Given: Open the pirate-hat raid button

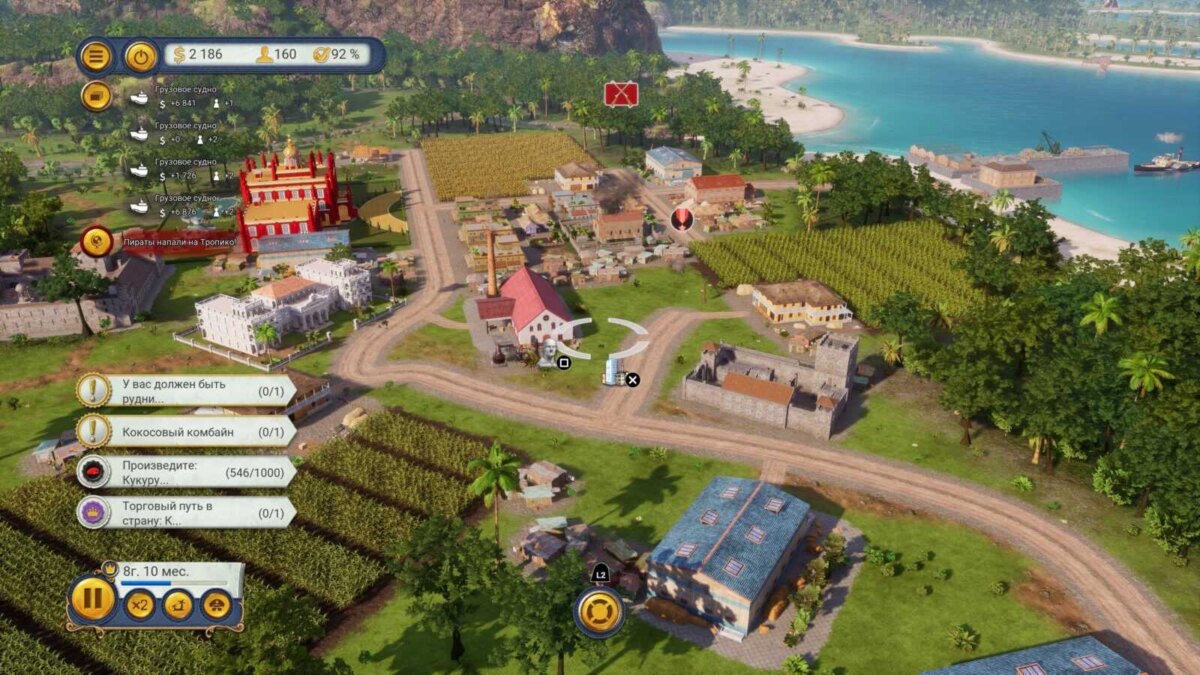Looking at the screenshot, I should tap(217, 605).
